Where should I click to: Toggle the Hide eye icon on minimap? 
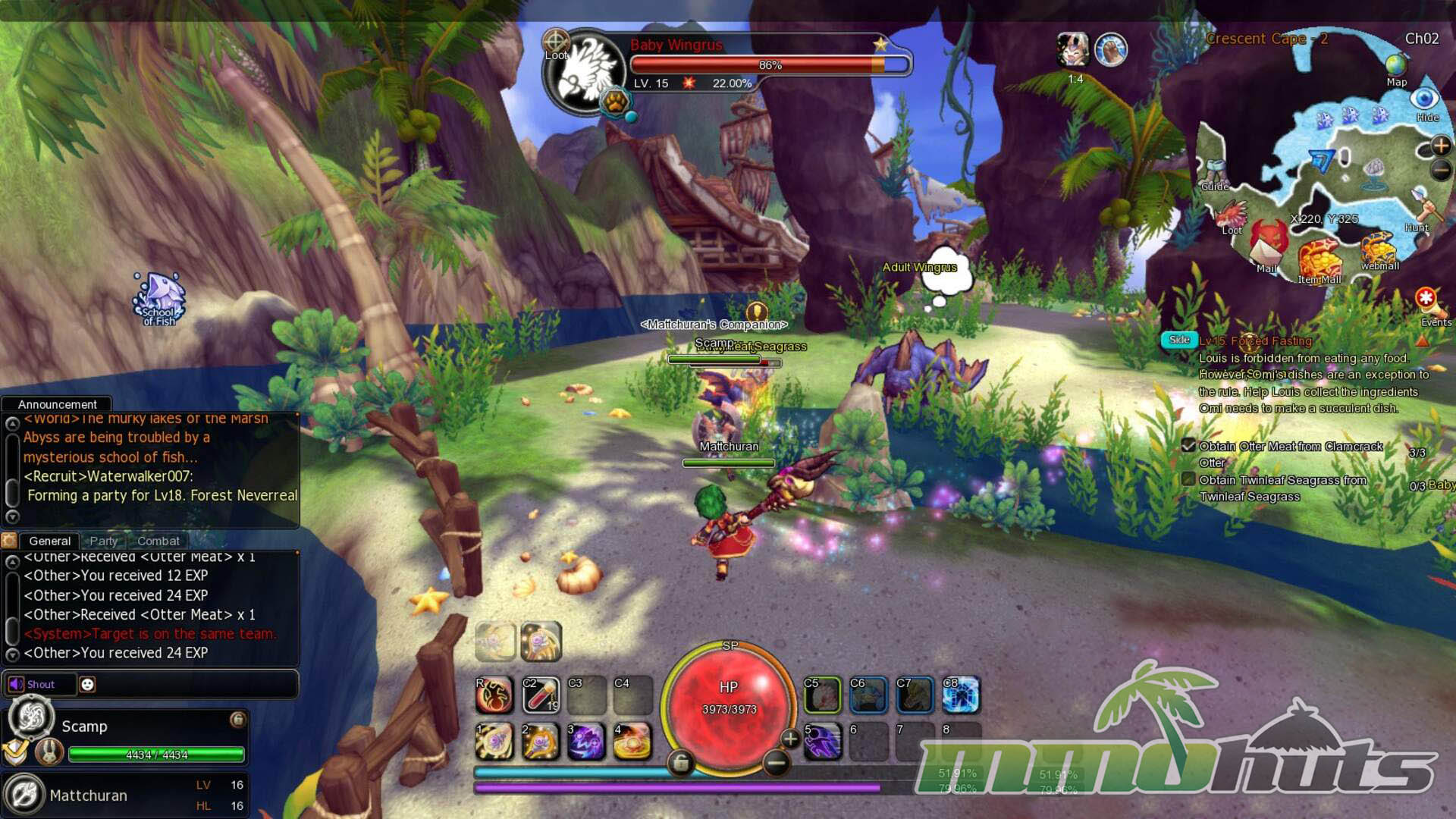point(1425,99)
